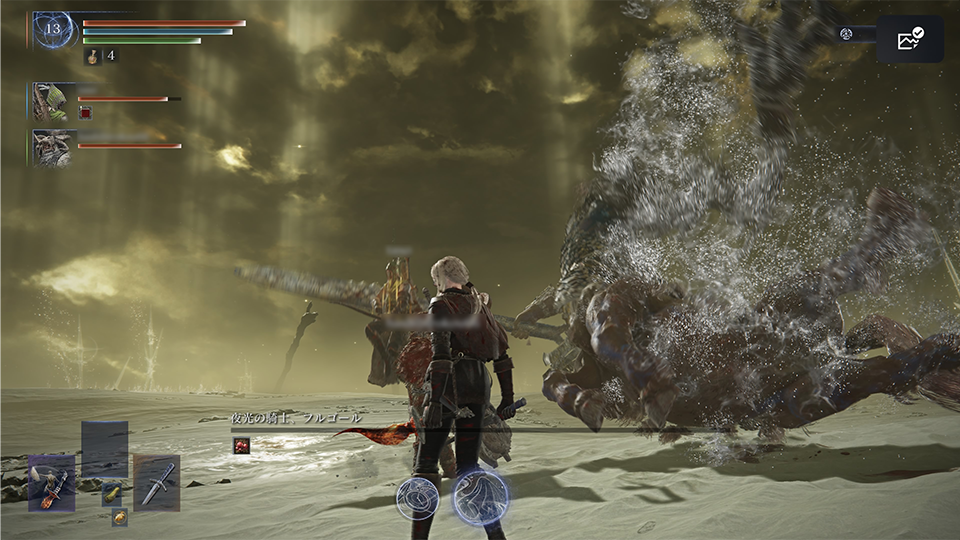Select the left-hand staff weapon slot
960x540 pixels.
click(52, 483)
